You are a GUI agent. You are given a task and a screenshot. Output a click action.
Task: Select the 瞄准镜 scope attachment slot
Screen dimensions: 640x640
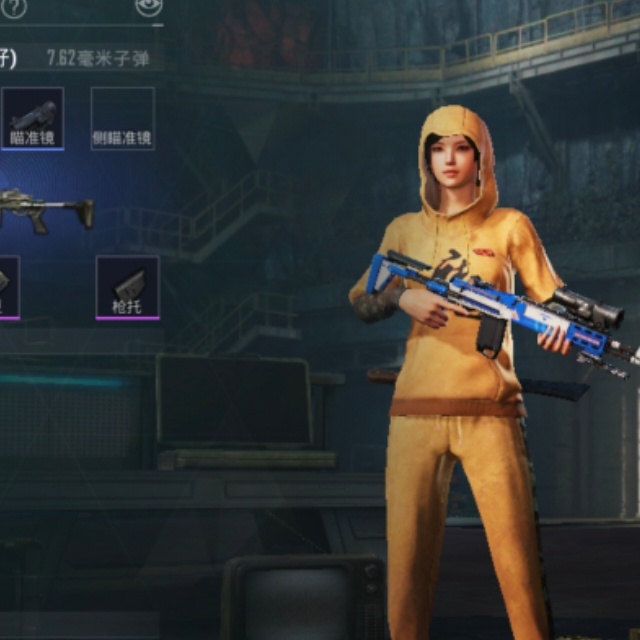32,118
